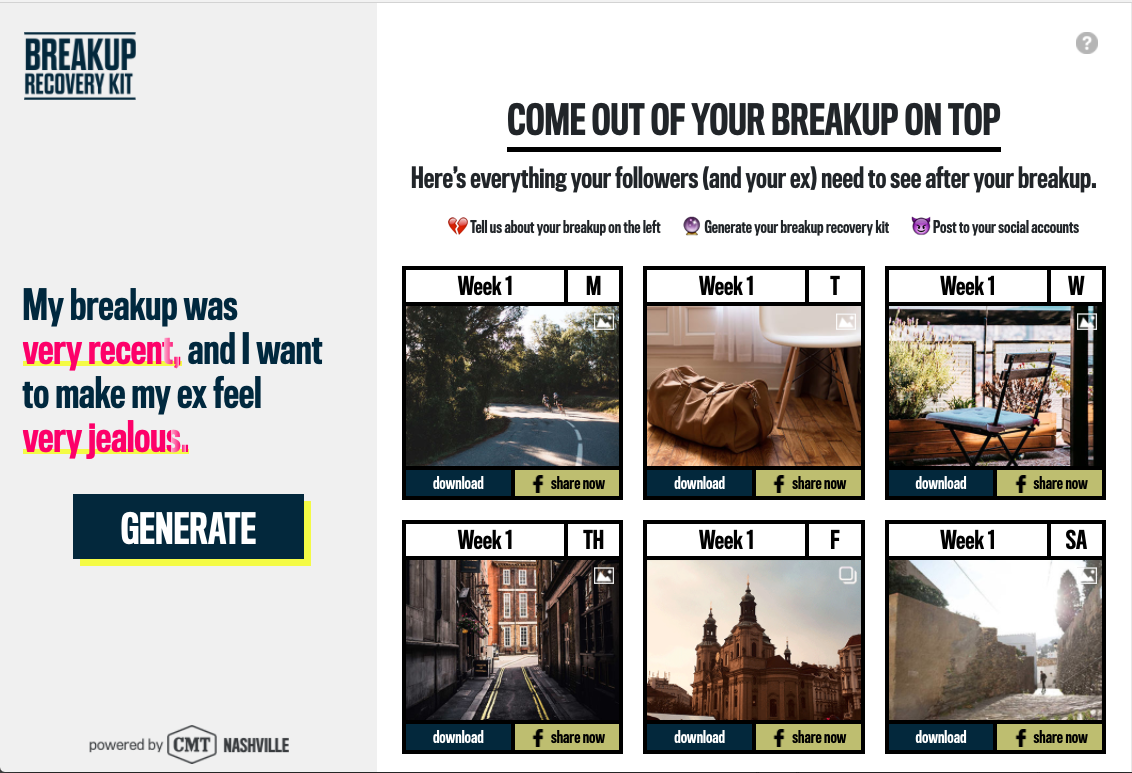Change the 'very jealous' feeling option
This screenshot has width=1132, height=773.
pos(104,439)
